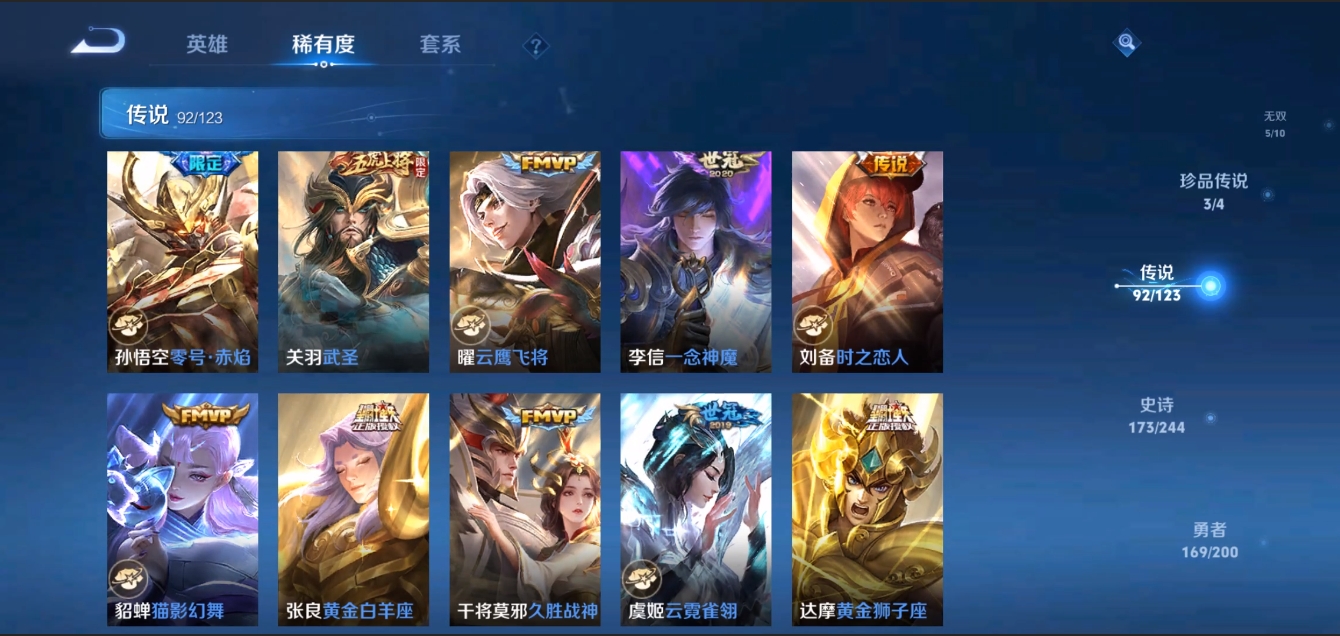The image size is (1340, 636).
Task: Choose the 孙悟空 零号·赤焰 skin card
Action: (182, 262)
